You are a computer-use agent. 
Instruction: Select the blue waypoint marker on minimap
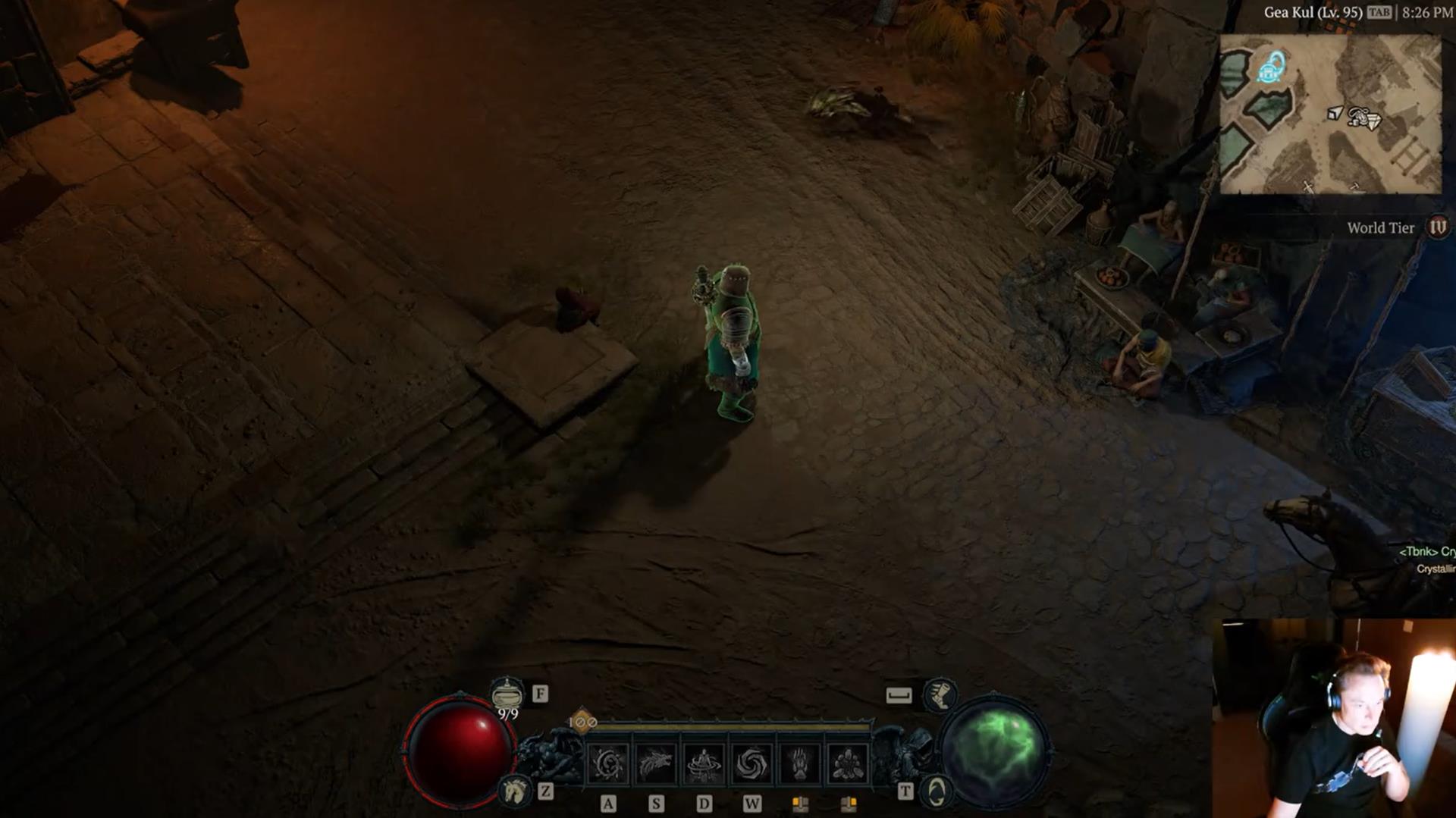pyautogui.click(x=1272, y=68)
